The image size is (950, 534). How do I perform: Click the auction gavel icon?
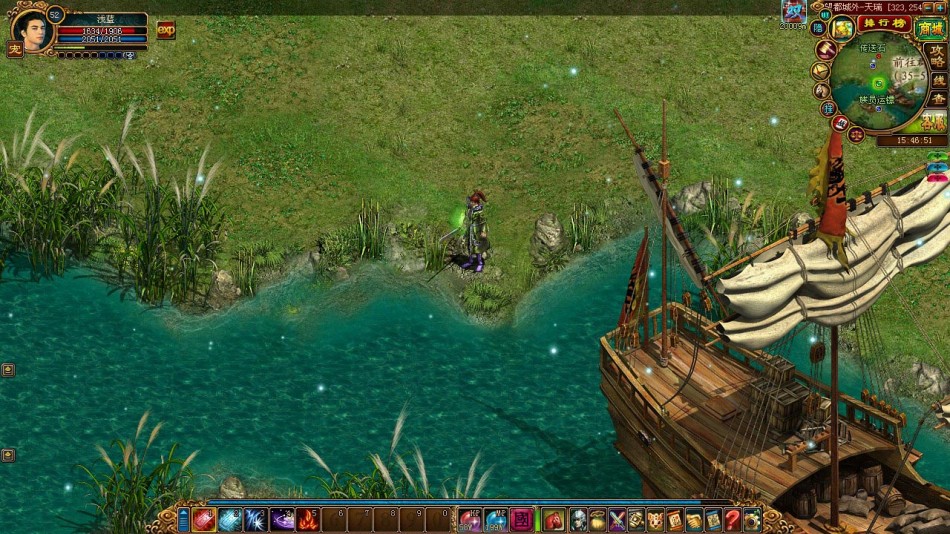pos(825,50)
